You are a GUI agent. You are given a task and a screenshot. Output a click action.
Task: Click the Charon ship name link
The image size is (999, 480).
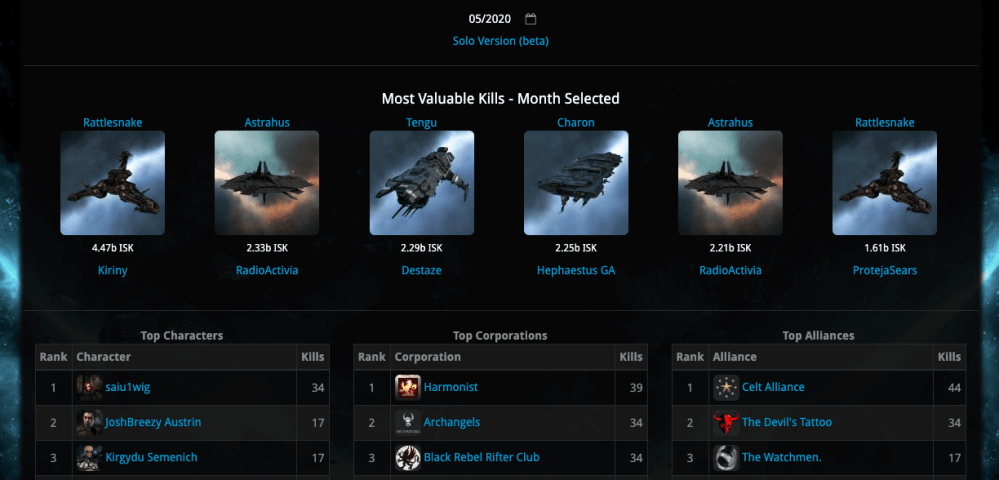pyautogui.click(x=576, y=122)
